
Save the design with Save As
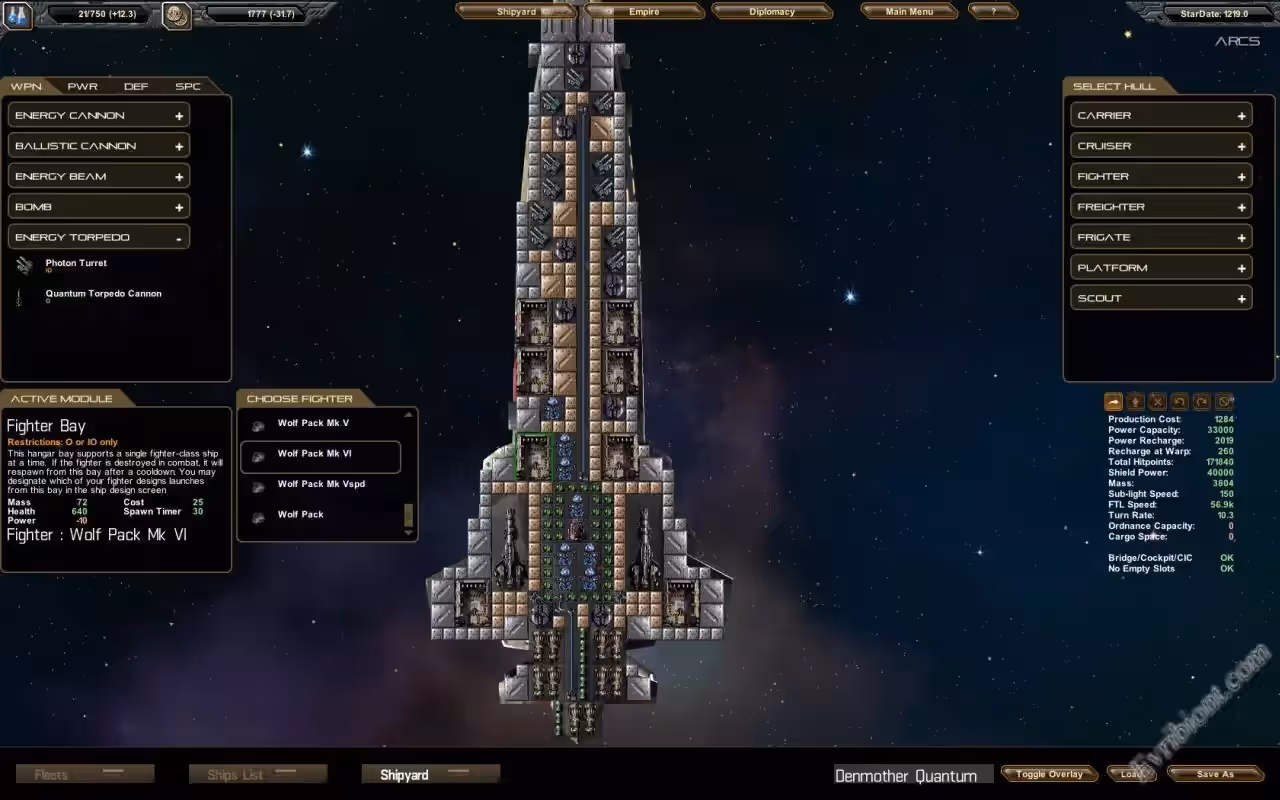pos(1215,774)
